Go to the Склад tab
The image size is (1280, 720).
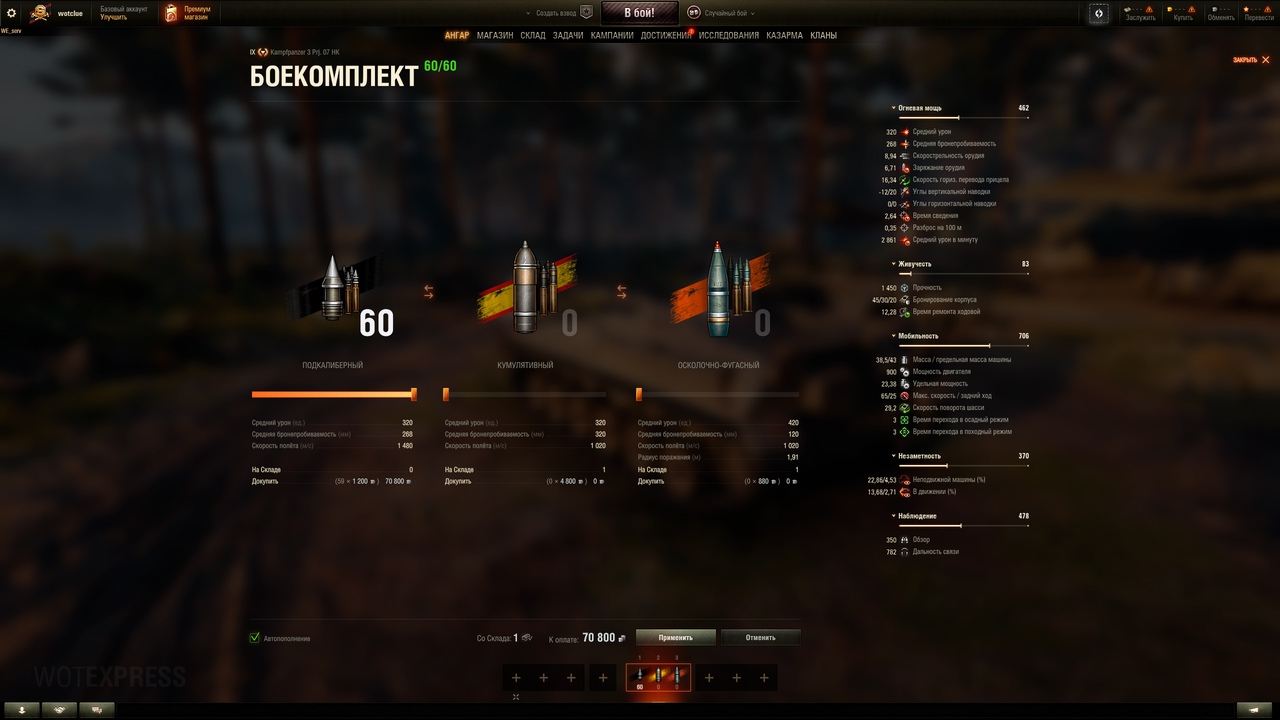click(x=533, y=36)
